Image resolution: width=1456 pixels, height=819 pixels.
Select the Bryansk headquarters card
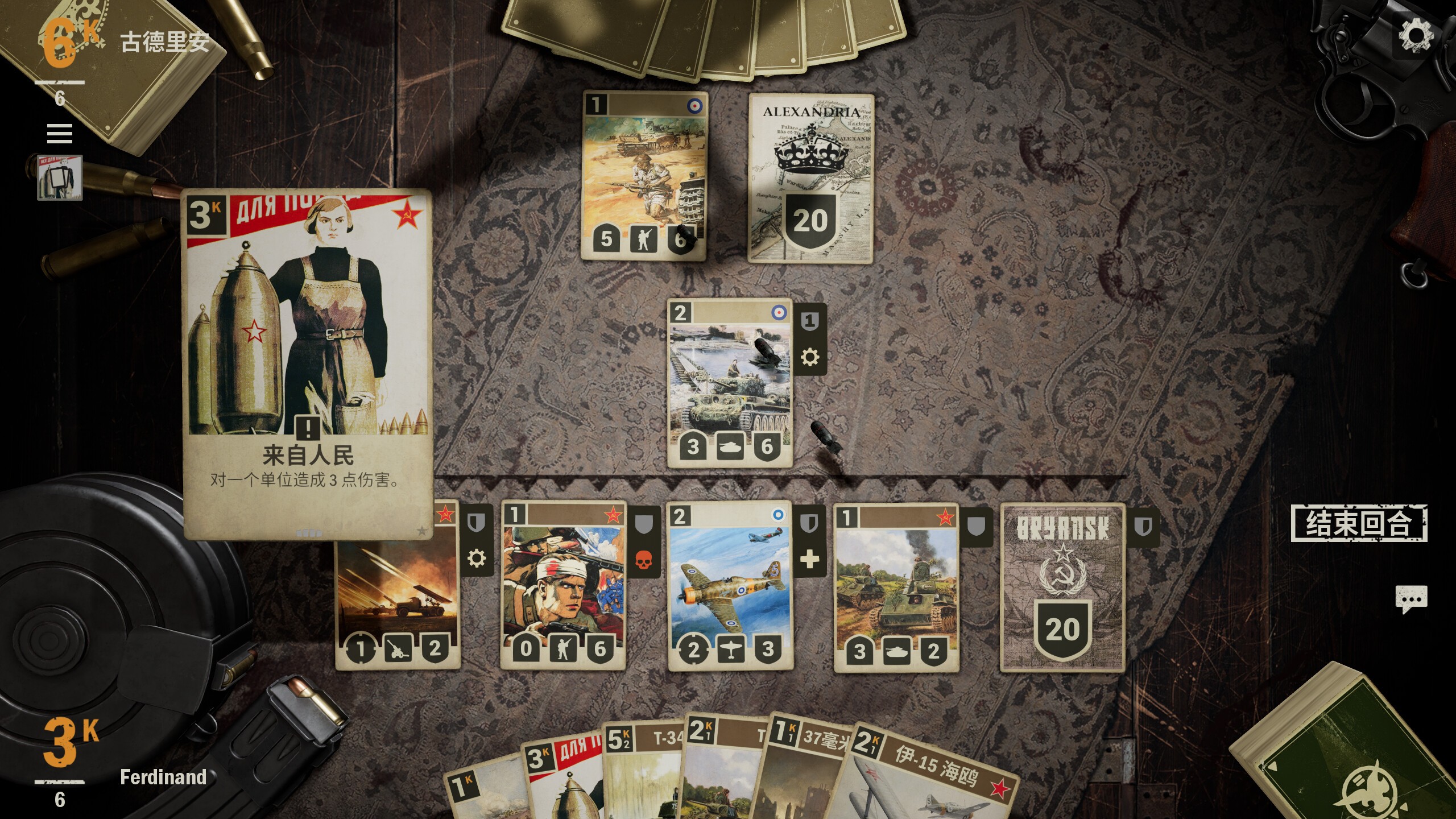(x=1062, y=587)
